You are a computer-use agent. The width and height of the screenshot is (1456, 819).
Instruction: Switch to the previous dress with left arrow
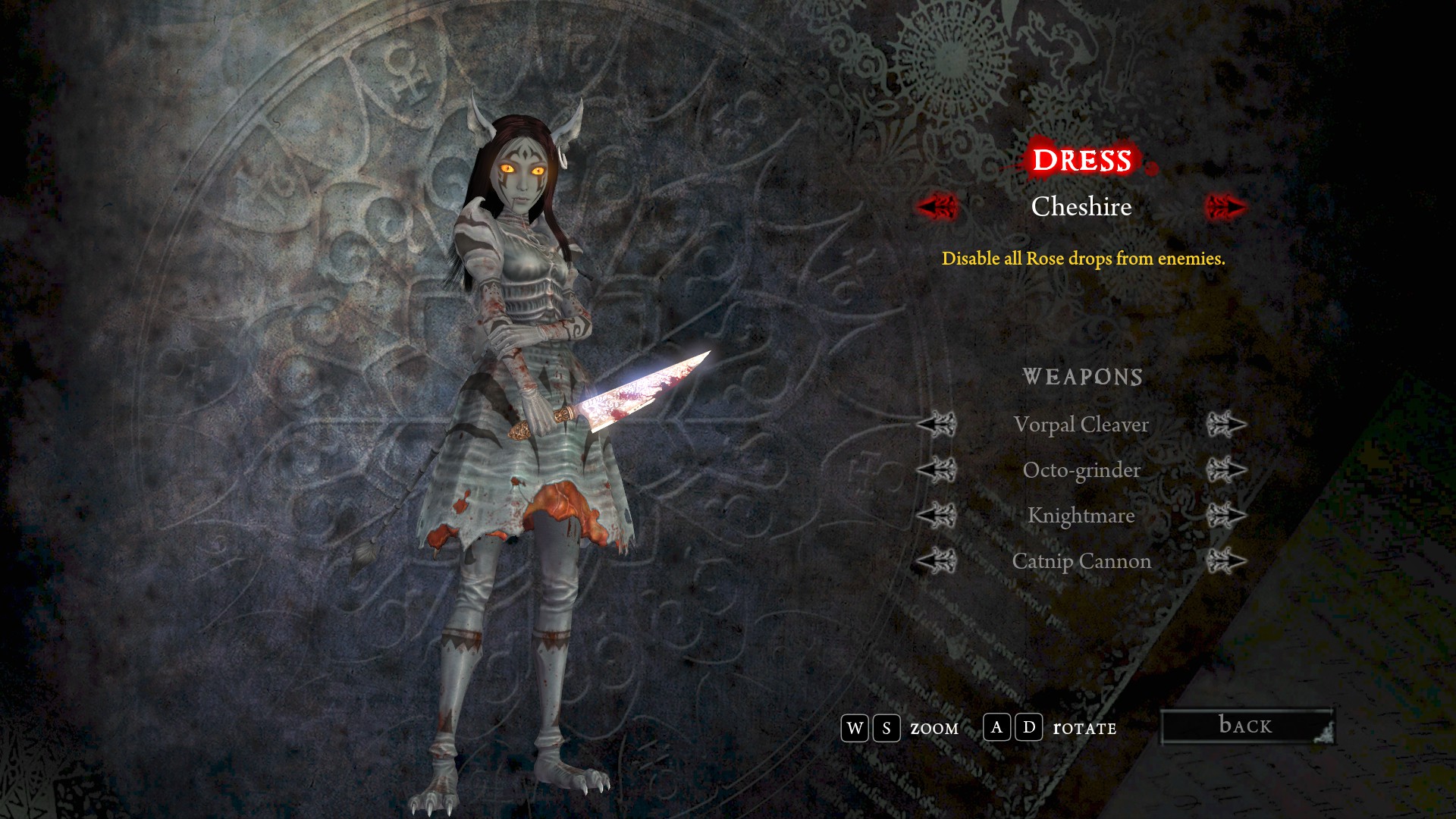pos(937,206)
